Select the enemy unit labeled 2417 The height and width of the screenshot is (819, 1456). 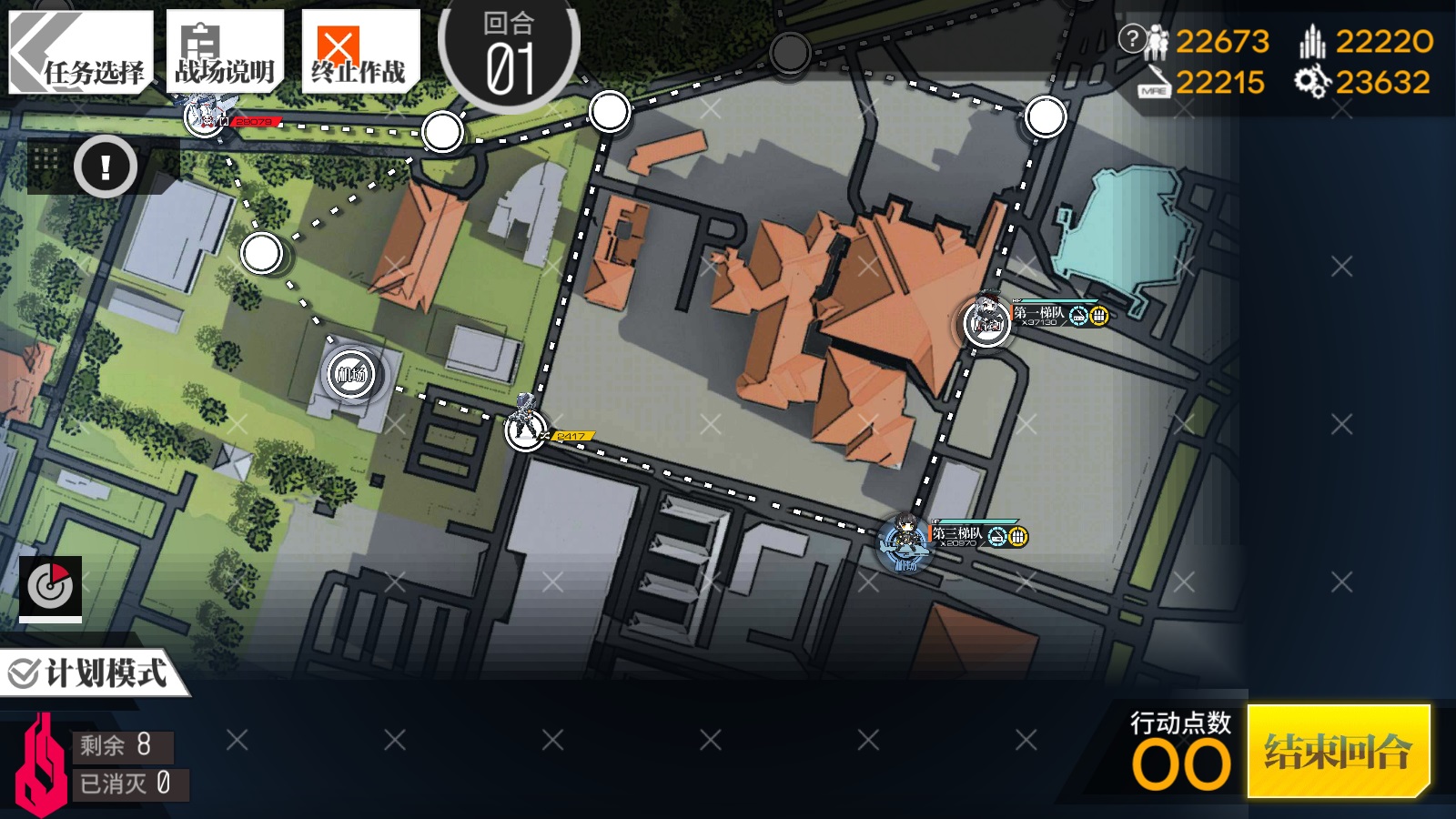point(525,426)
